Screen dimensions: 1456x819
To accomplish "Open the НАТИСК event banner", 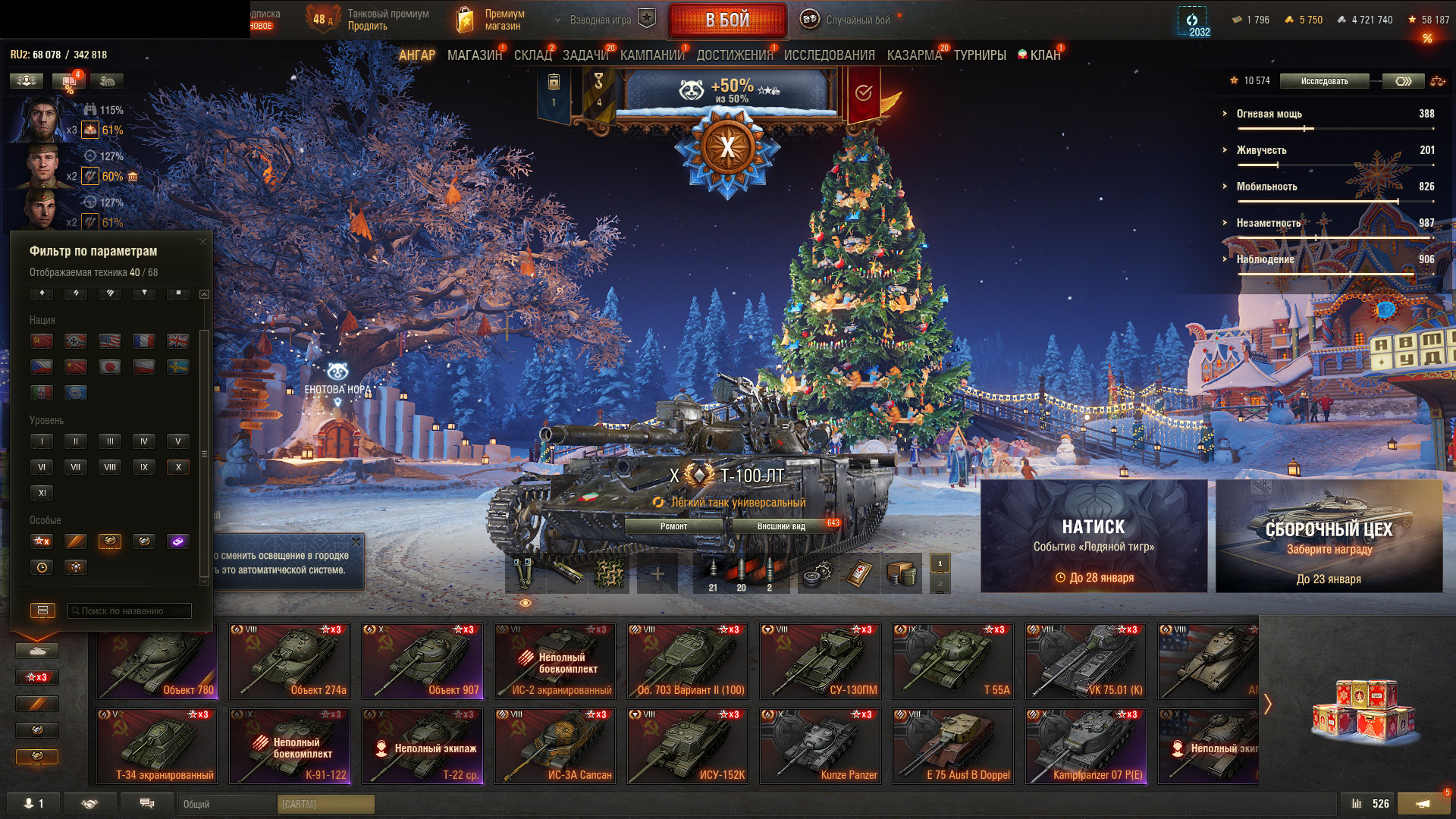I will pyautogui.click(x=1094, y=536).
